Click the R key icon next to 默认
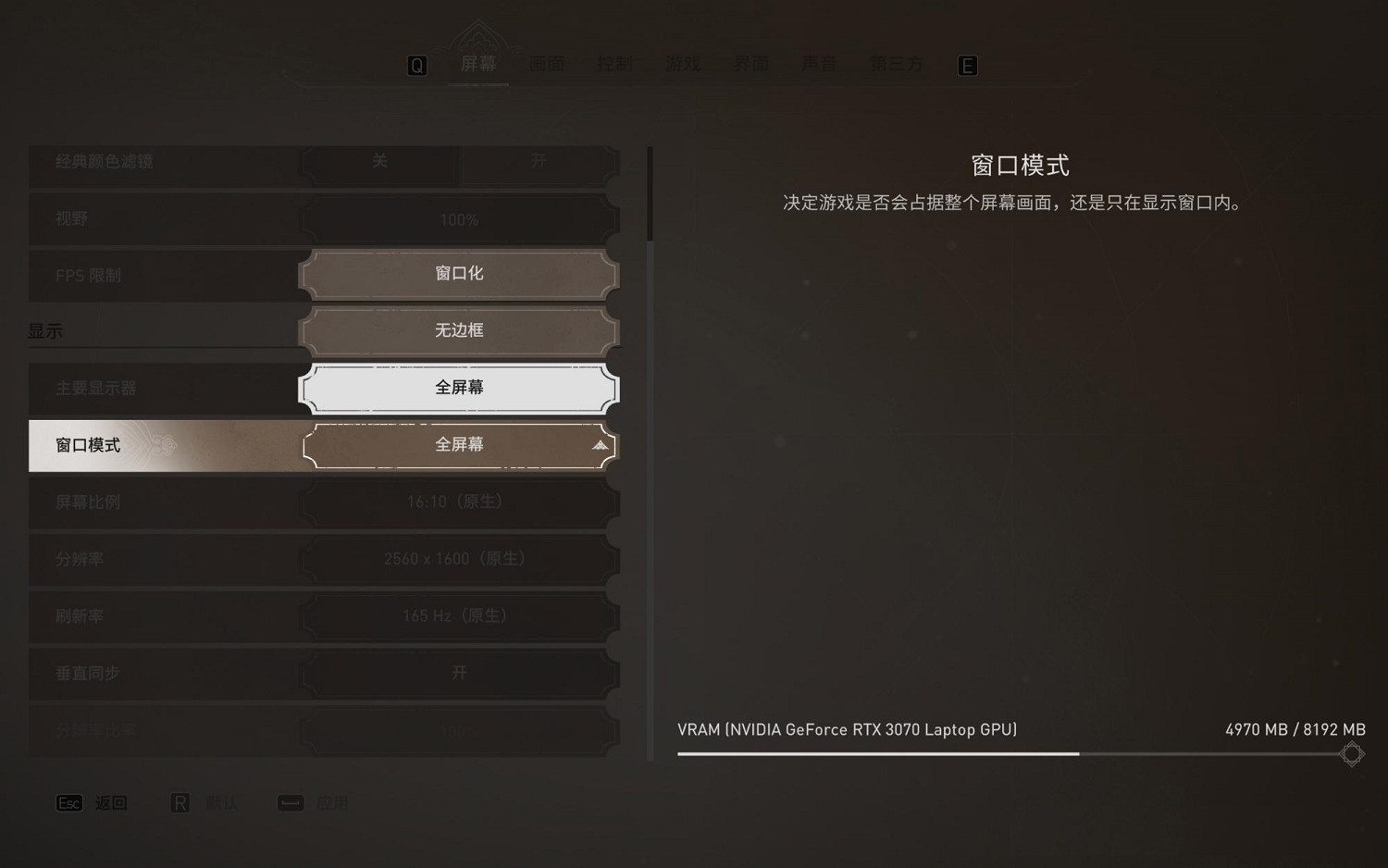Image resolution: width=1388 pixels, height=868 pixels. pos(181,802)
